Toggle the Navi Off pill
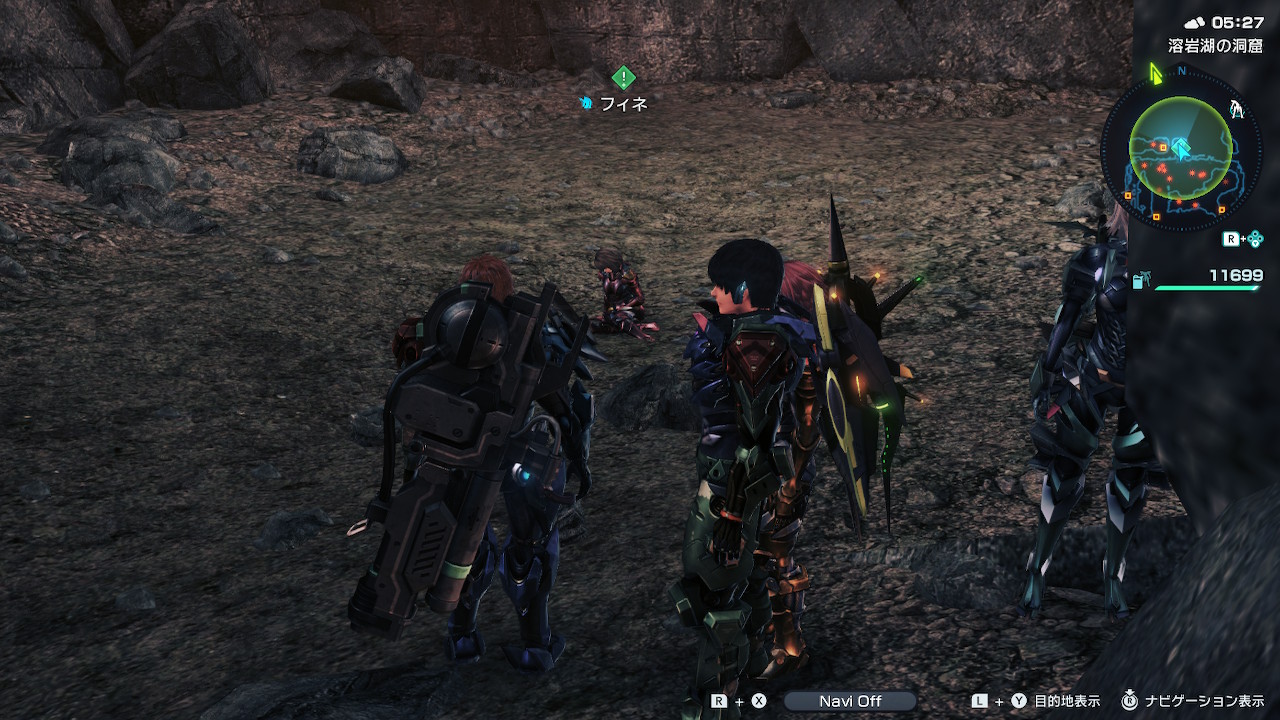 pyautogui.click(x=849, y=701)
